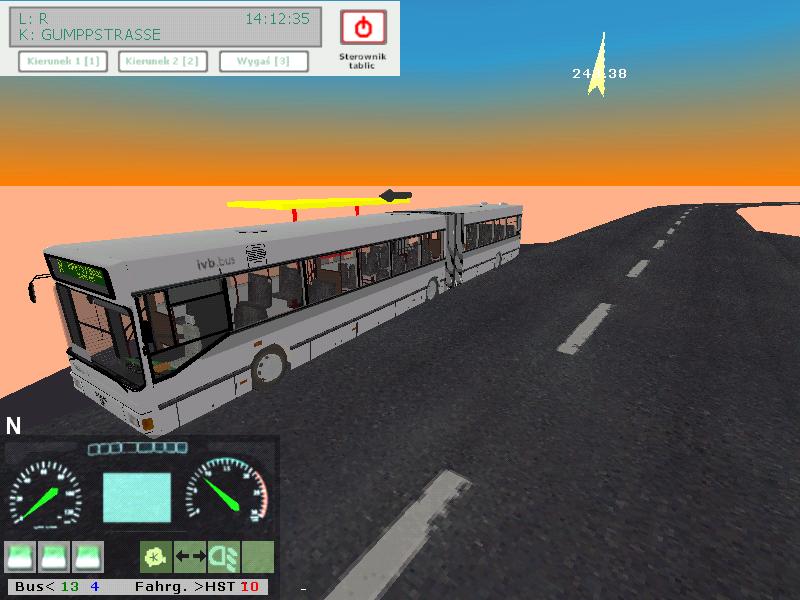Screen dimensions: 800x600
Task: Activate the turn signal arrows icon
Action: tap(190, 556)
